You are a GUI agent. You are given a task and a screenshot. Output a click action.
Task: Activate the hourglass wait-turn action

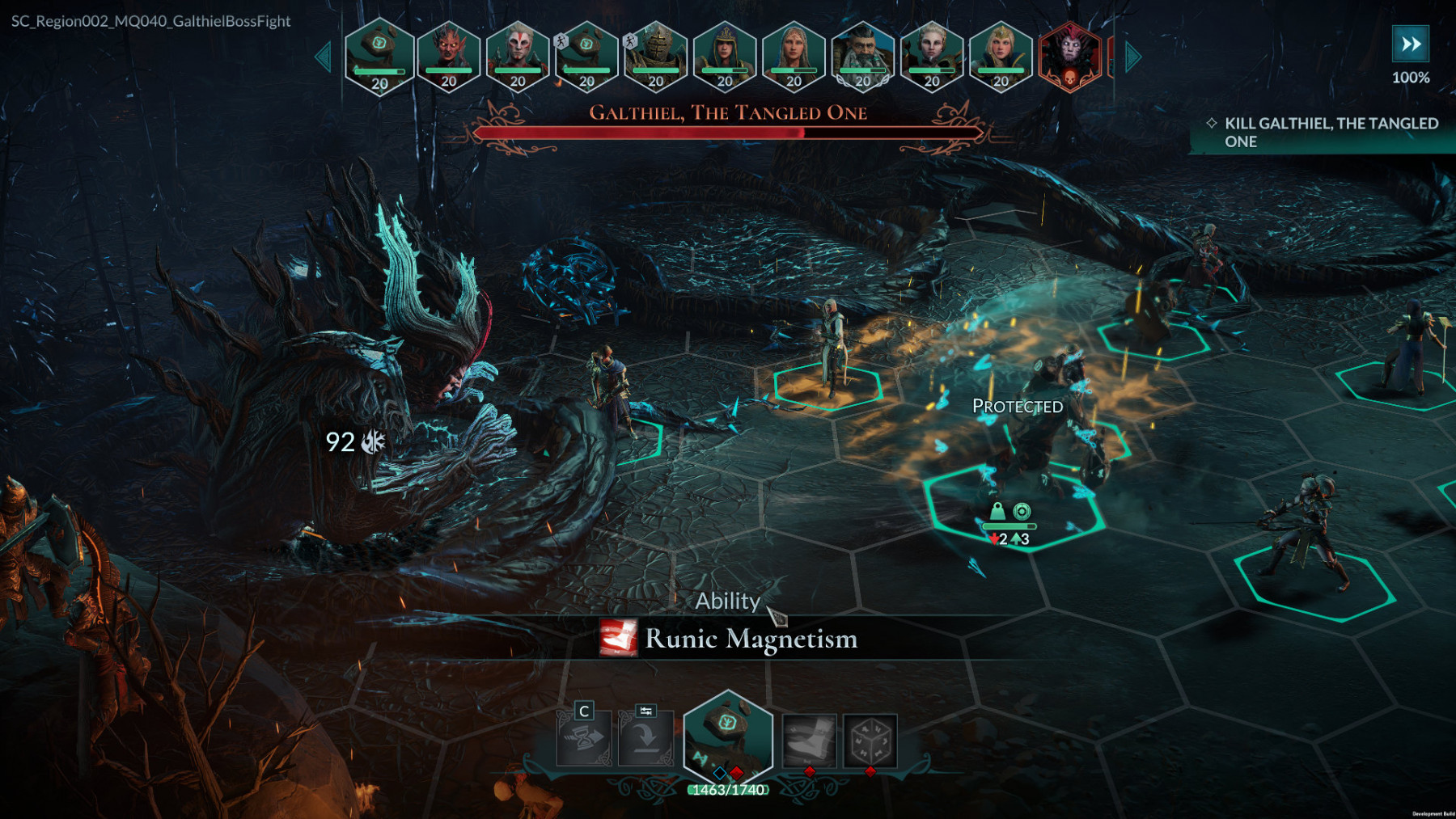[584, 739]
